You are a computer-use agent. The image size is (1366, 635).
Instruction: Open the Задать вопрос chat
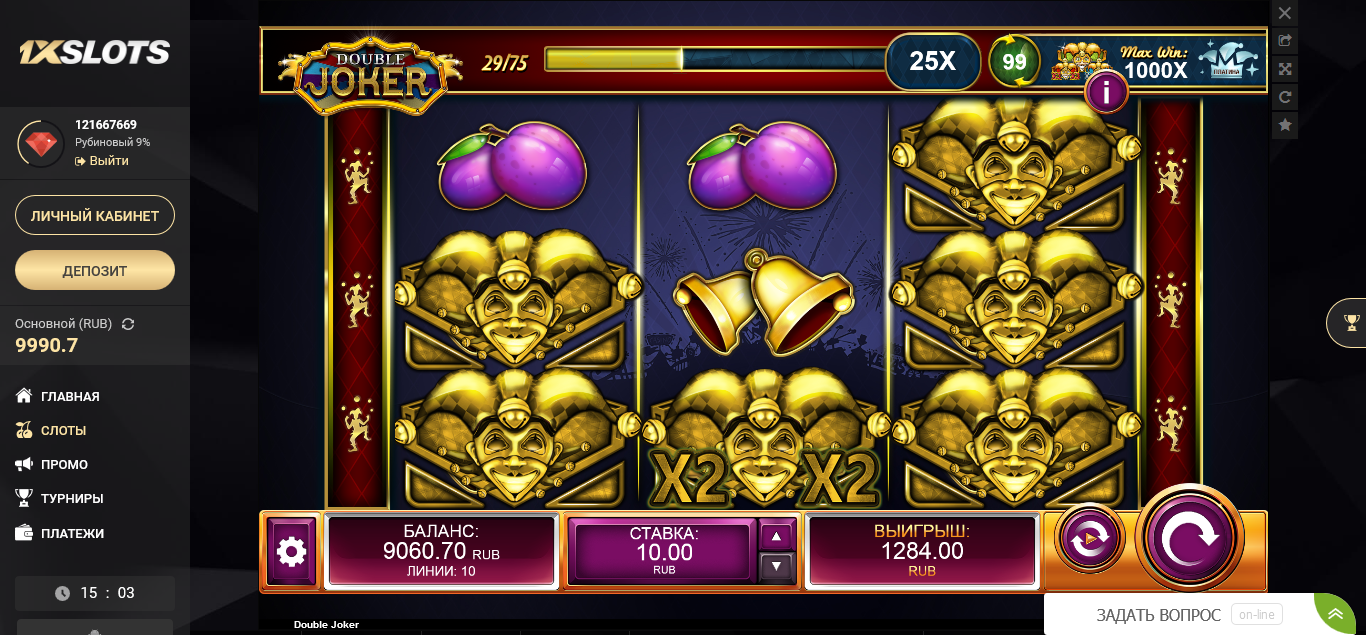tap(1158, 615)
